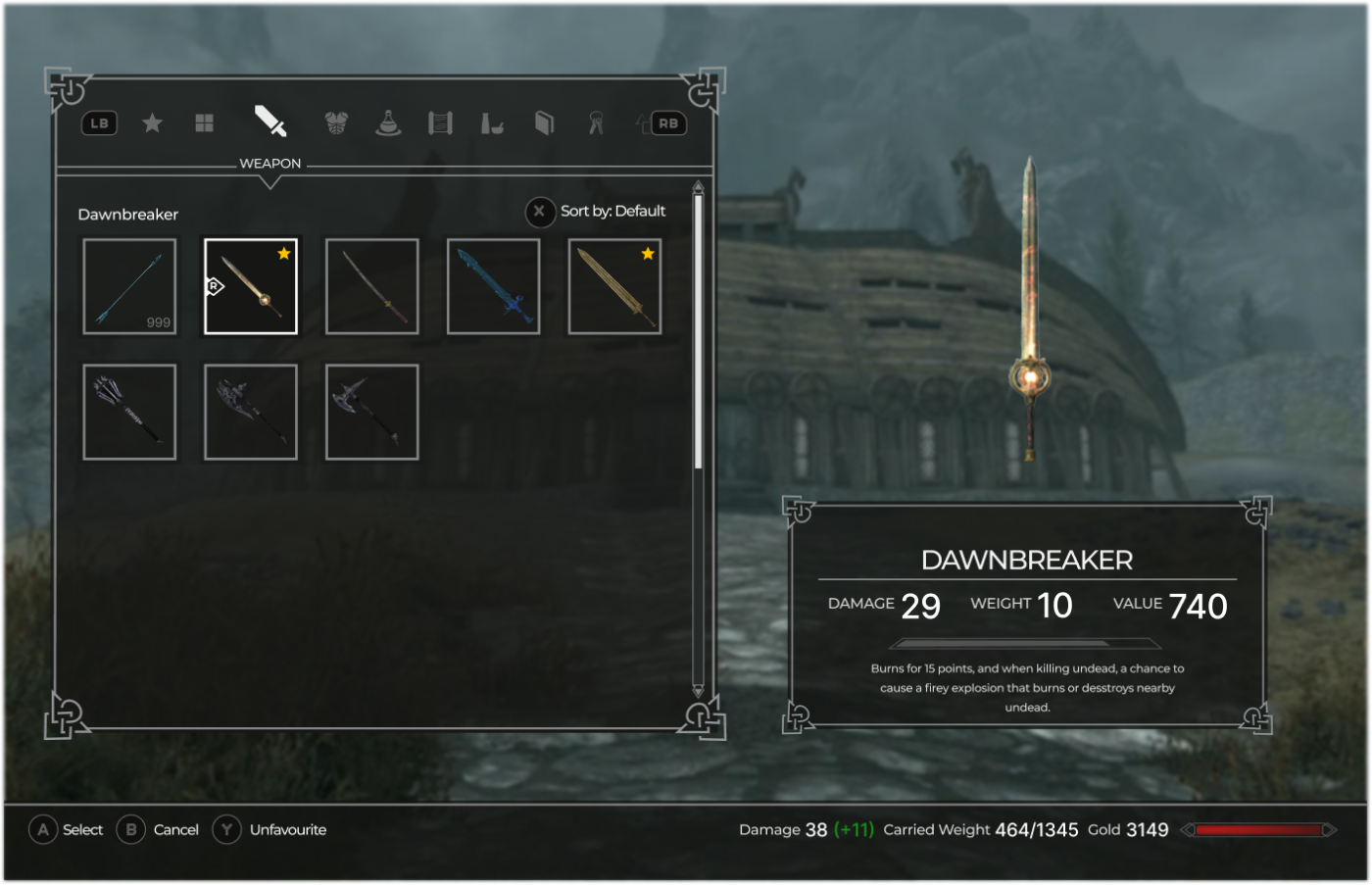This screenshot has height=885, width=1372.
Task: Switch to the books tab
Action: 544,123
